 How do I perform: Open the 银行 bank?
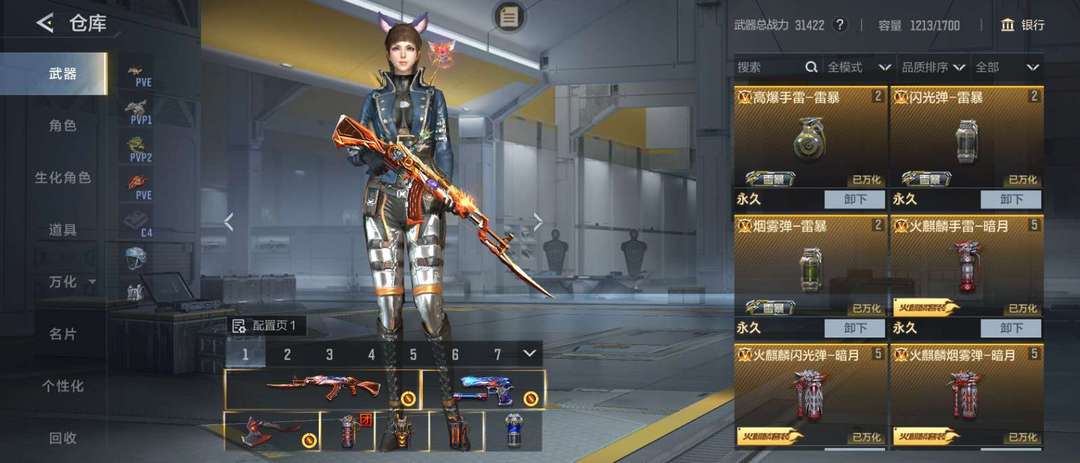[x=1022, y=25]
